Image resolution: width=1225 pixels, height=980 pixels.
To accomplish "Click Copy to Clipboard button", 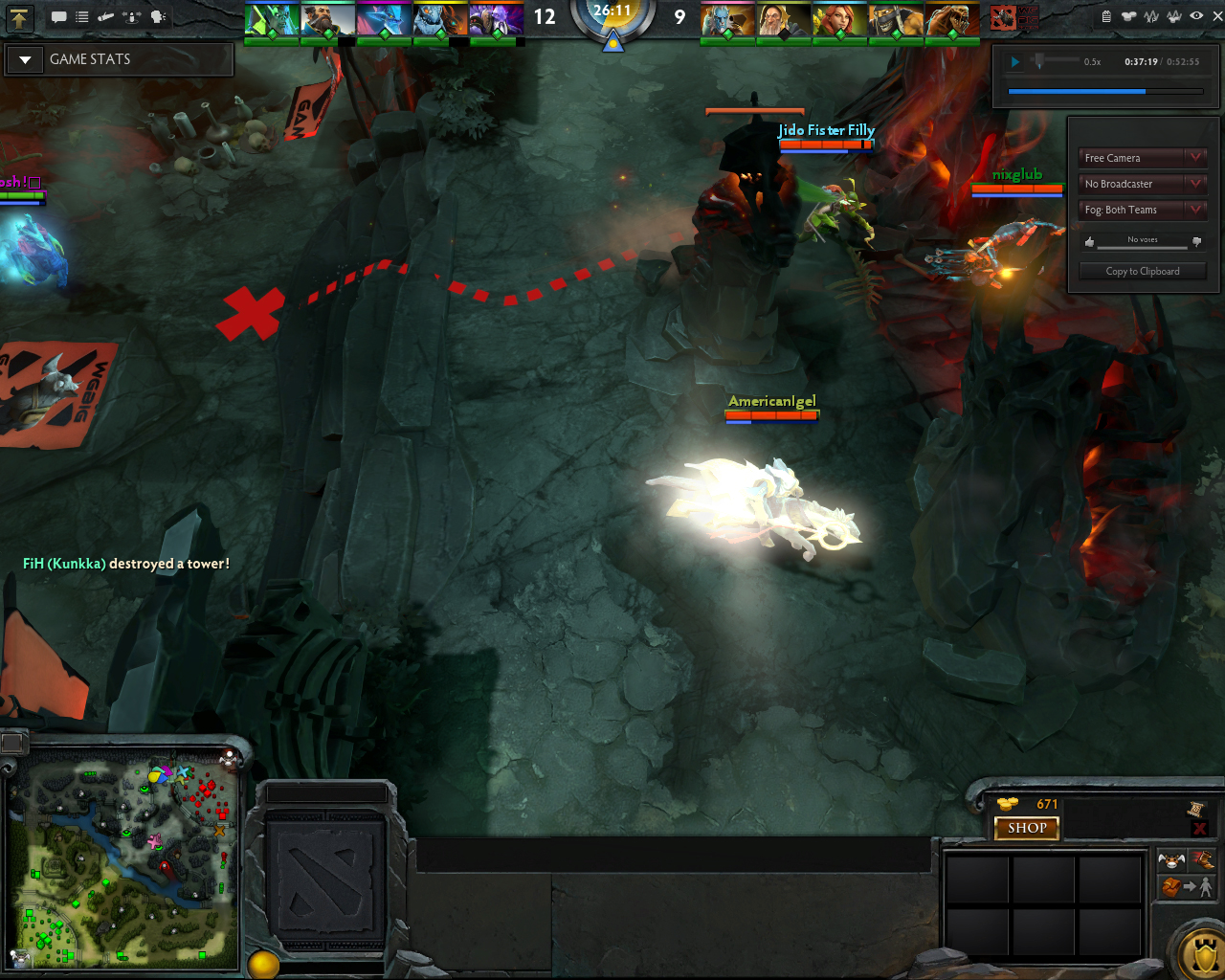I will pyautogui.click(x=1142, y=272).
